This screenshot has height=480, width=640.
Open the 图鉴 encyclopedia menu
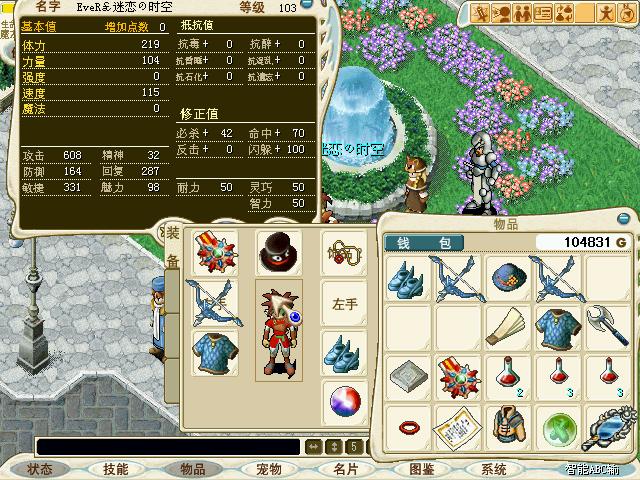click(x=421, y=468)
